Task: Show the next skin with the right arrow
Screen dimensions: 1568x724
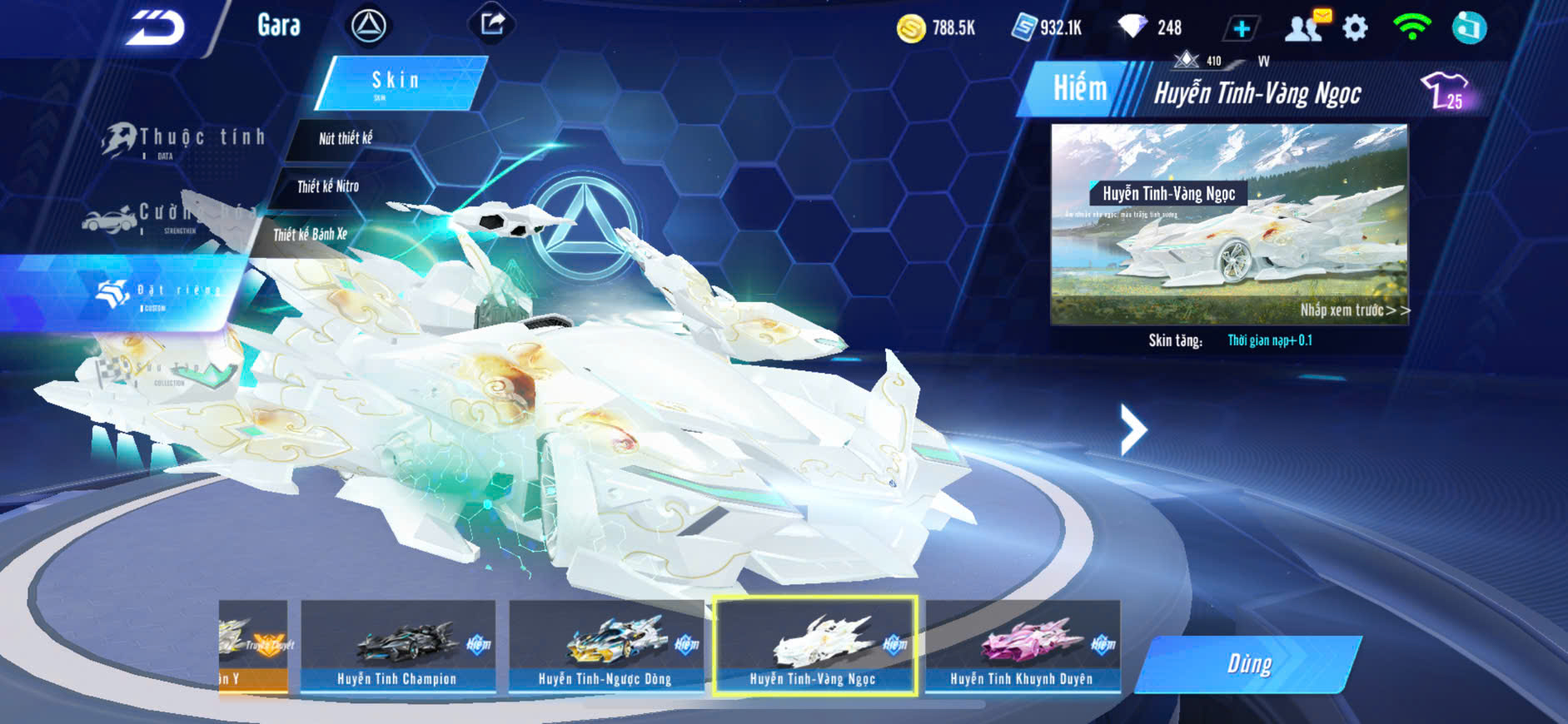Action: coord(1133,429)
